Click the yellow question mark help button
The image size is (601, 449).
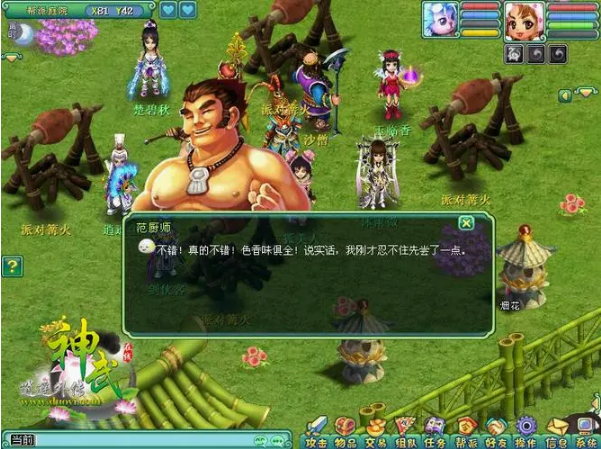(11, 266)
